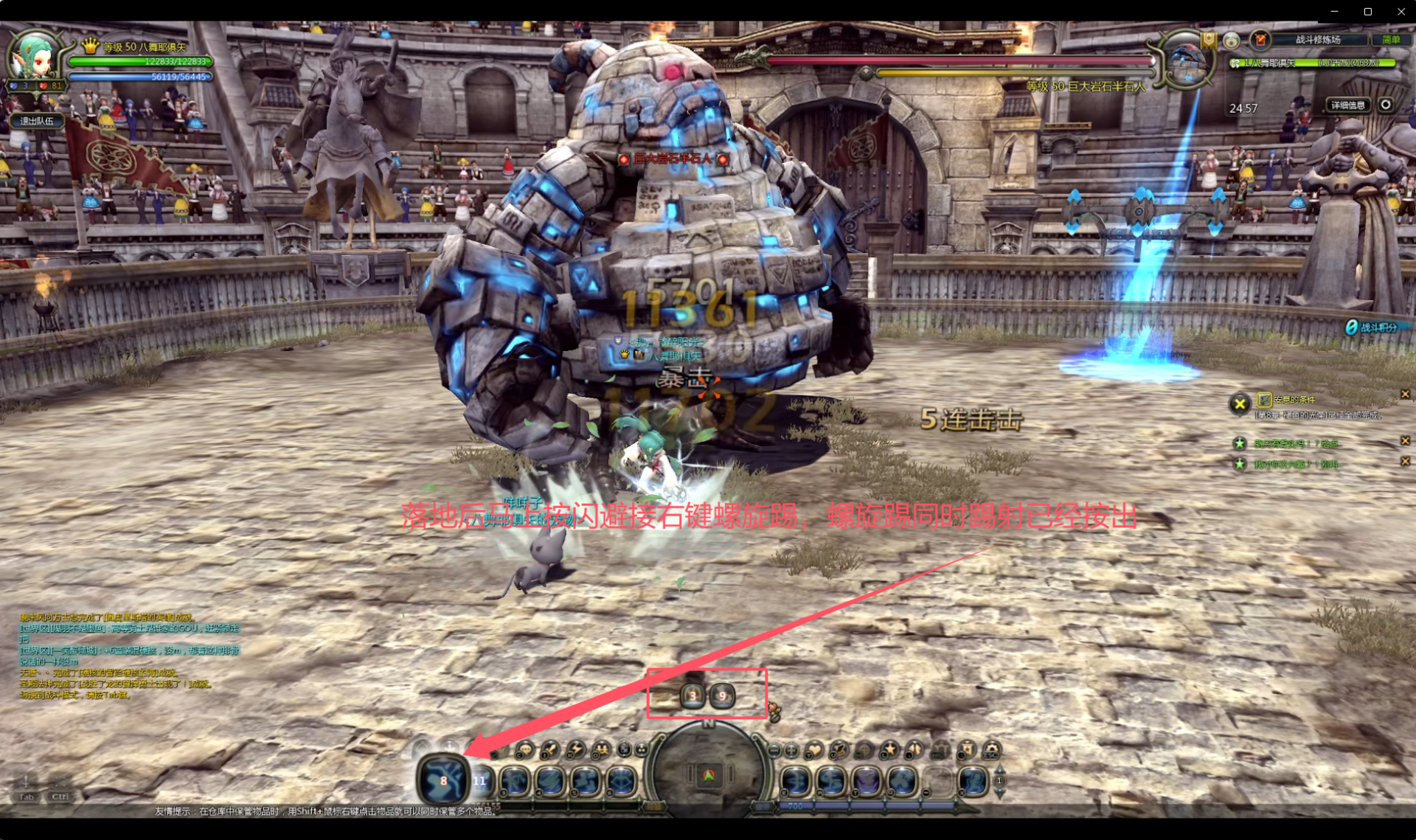Click the skill slot showing cooldown 11
The width and height of the screenshot is (1416, 840).
click(481, 780)
